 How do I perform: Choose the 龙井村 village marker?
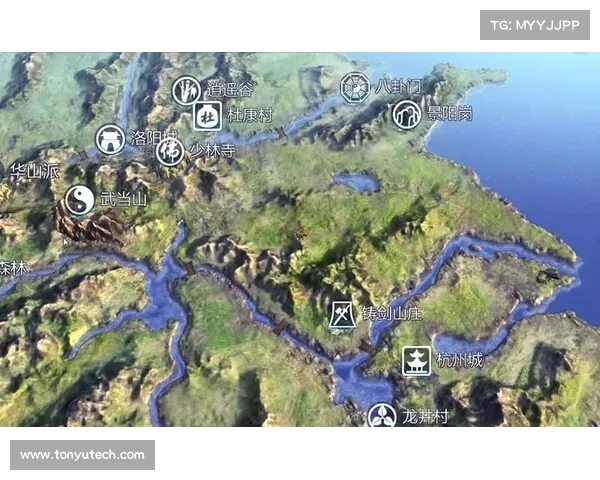382,417
